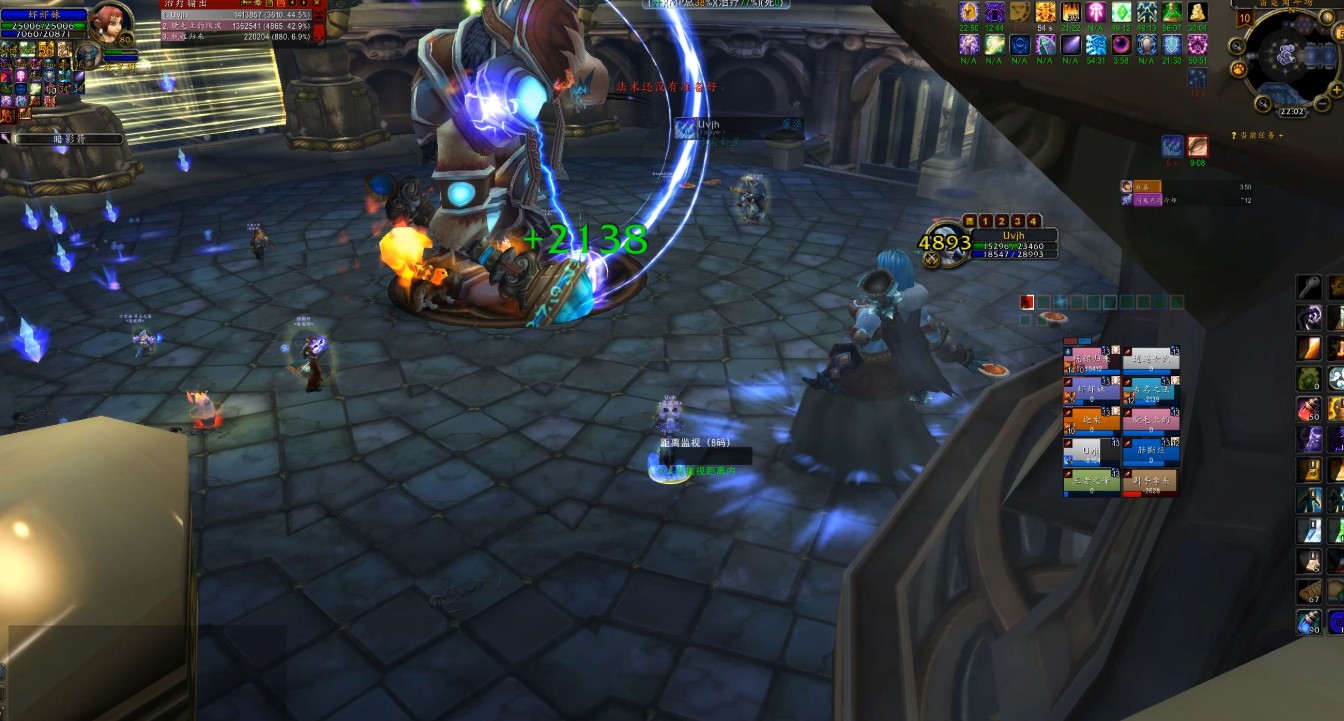Click the purple eye orb buff icon
Image resolution: width=1344 pixels, height=721 pixels.
1121,45
